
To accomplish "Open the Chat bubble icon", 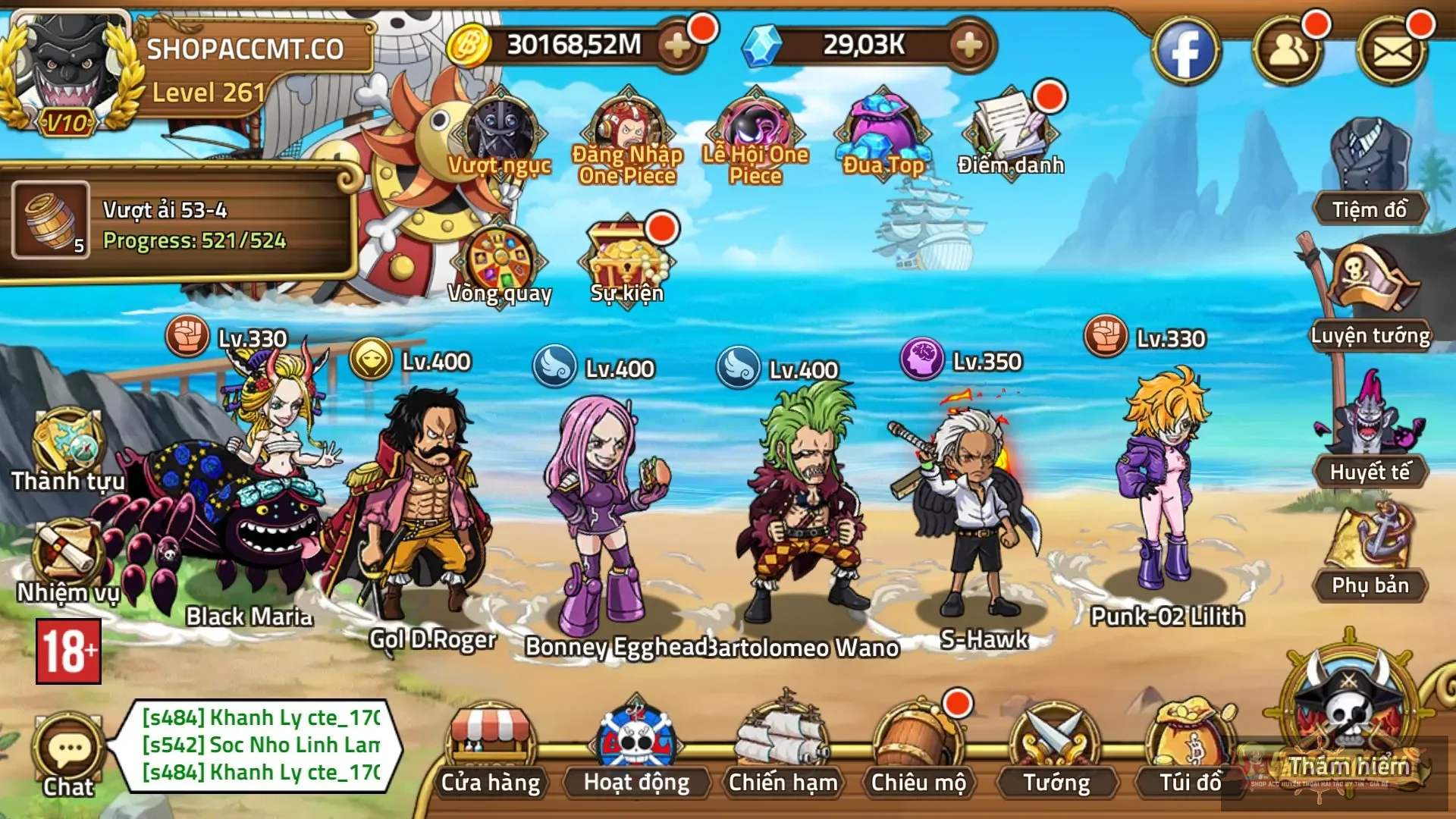I will [x=69, y=752].
